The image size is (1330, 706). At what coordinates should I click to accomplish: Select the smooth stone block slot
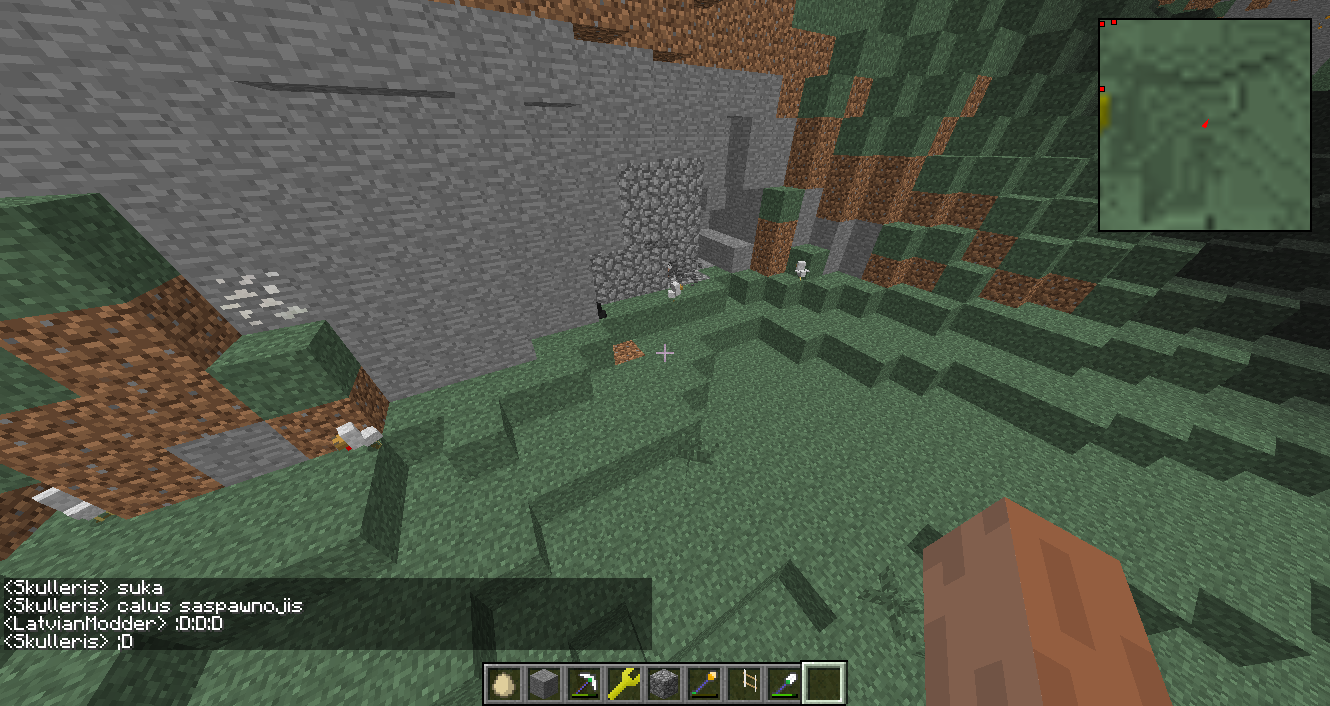pos(543,684)
